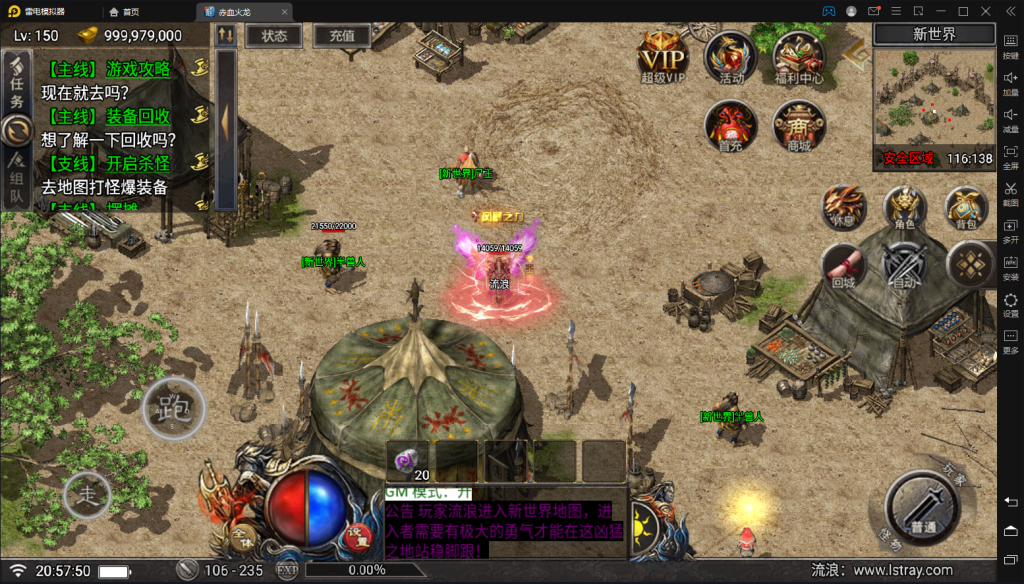
Task: Open the 超级VIP menu
Action: coord(662,57)
